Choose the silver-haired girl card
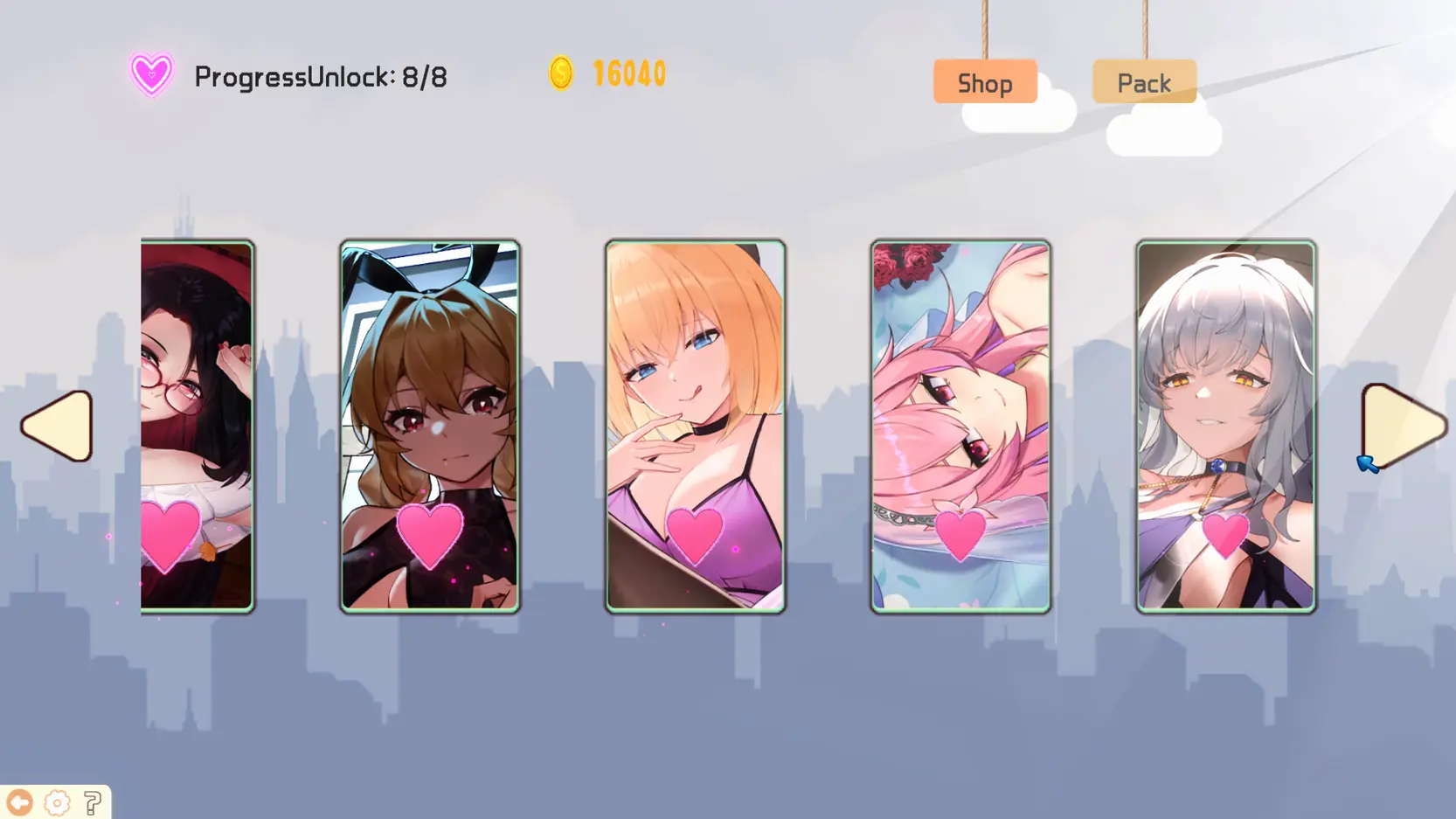1456x819 pixels. pos(1225,426)
